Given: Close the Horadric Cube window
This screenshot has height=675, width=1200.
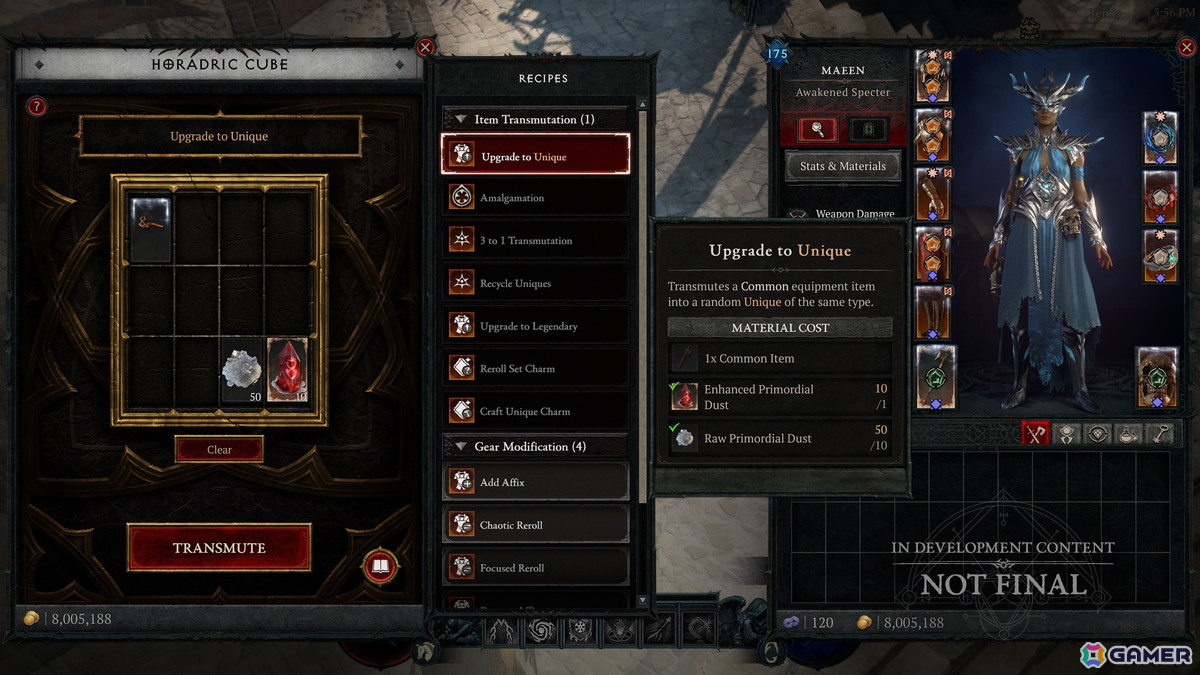Looking at the screenshot, I should [x=425, y=47].
